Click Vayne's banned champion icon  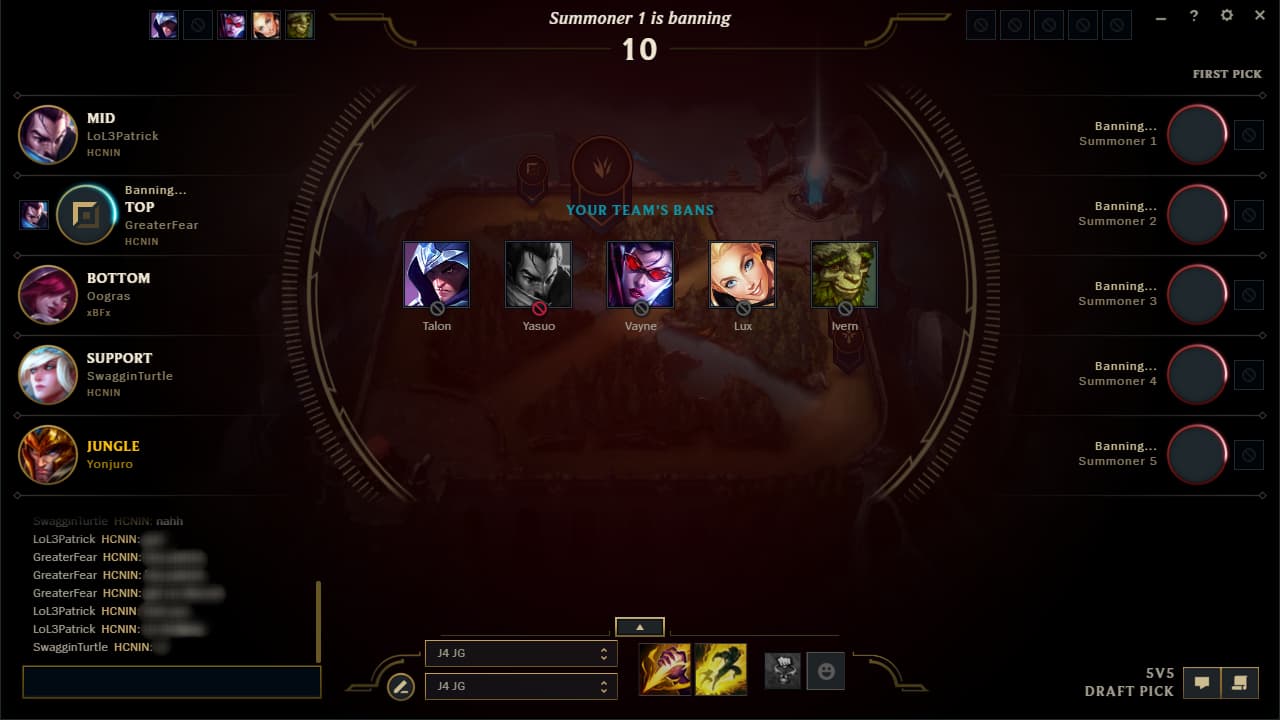click(x=640, y=272)
